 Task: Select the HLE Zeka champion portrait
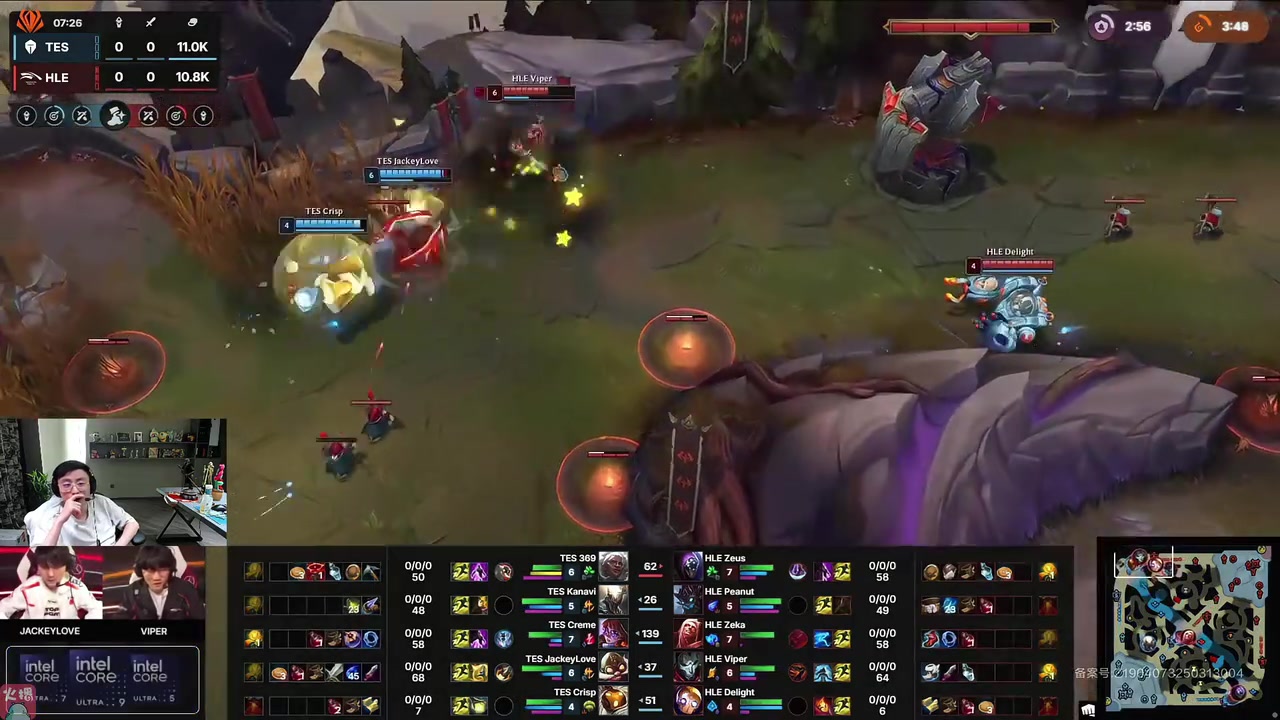pyautogui.click(x=689, y=634)
